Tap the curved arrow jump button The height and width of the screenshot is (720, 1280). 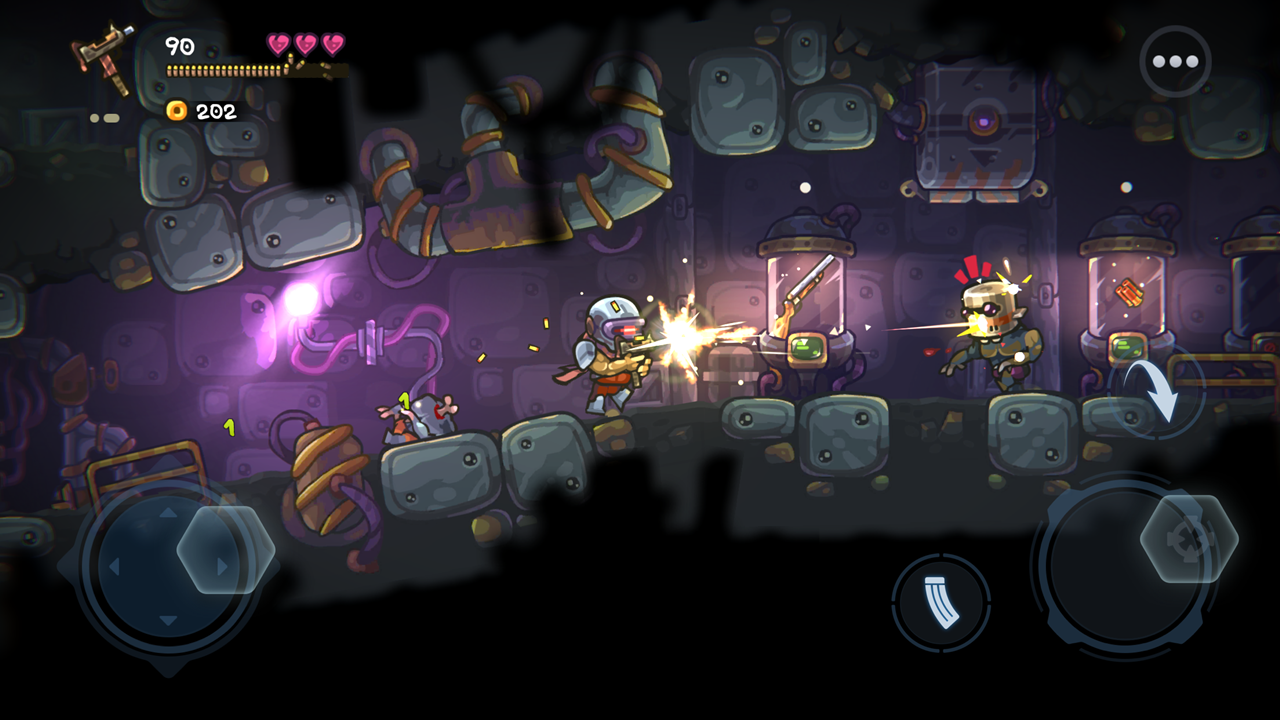tap(1158, 392)
